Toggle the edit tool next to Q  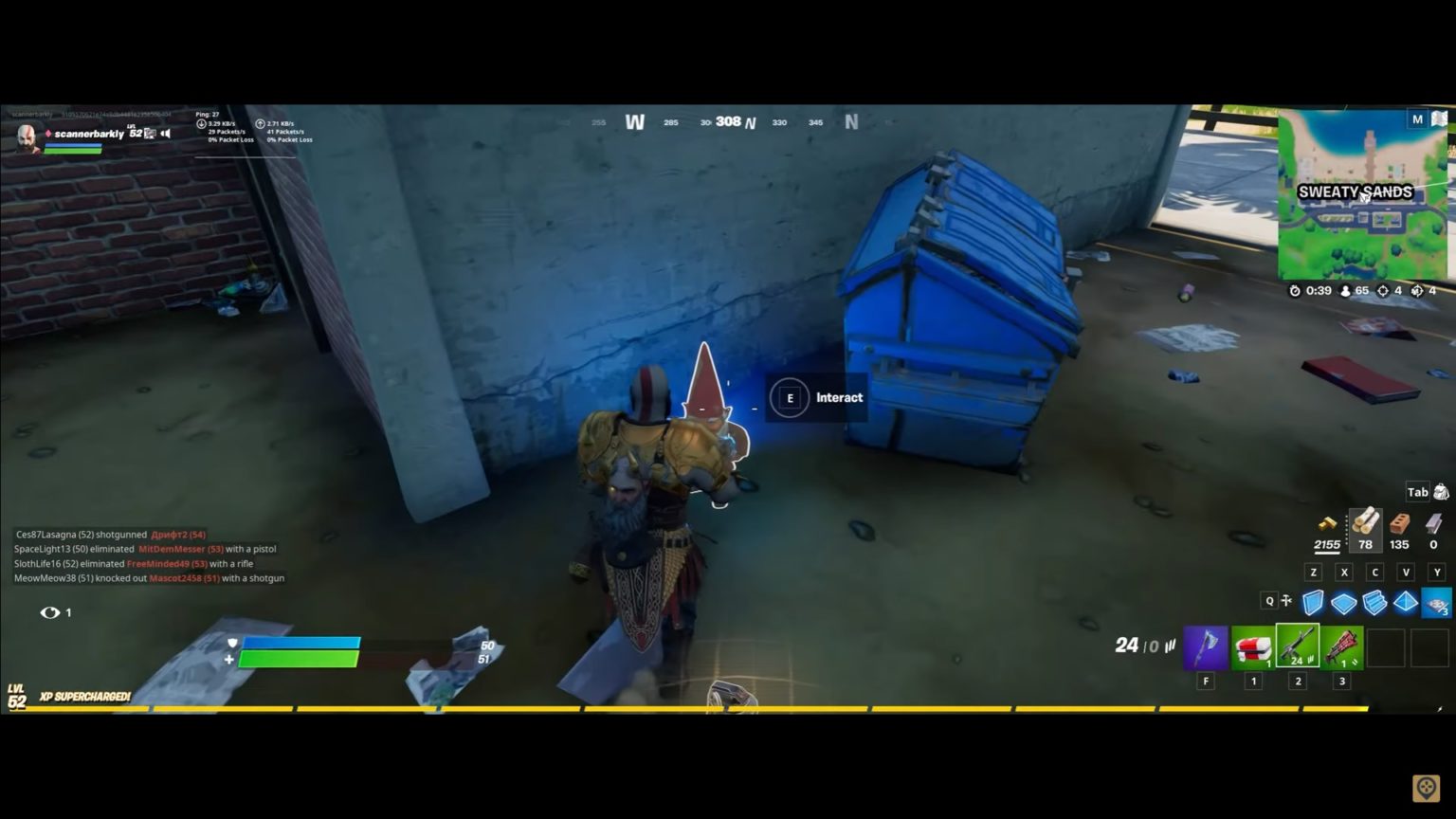[1285, 601]
